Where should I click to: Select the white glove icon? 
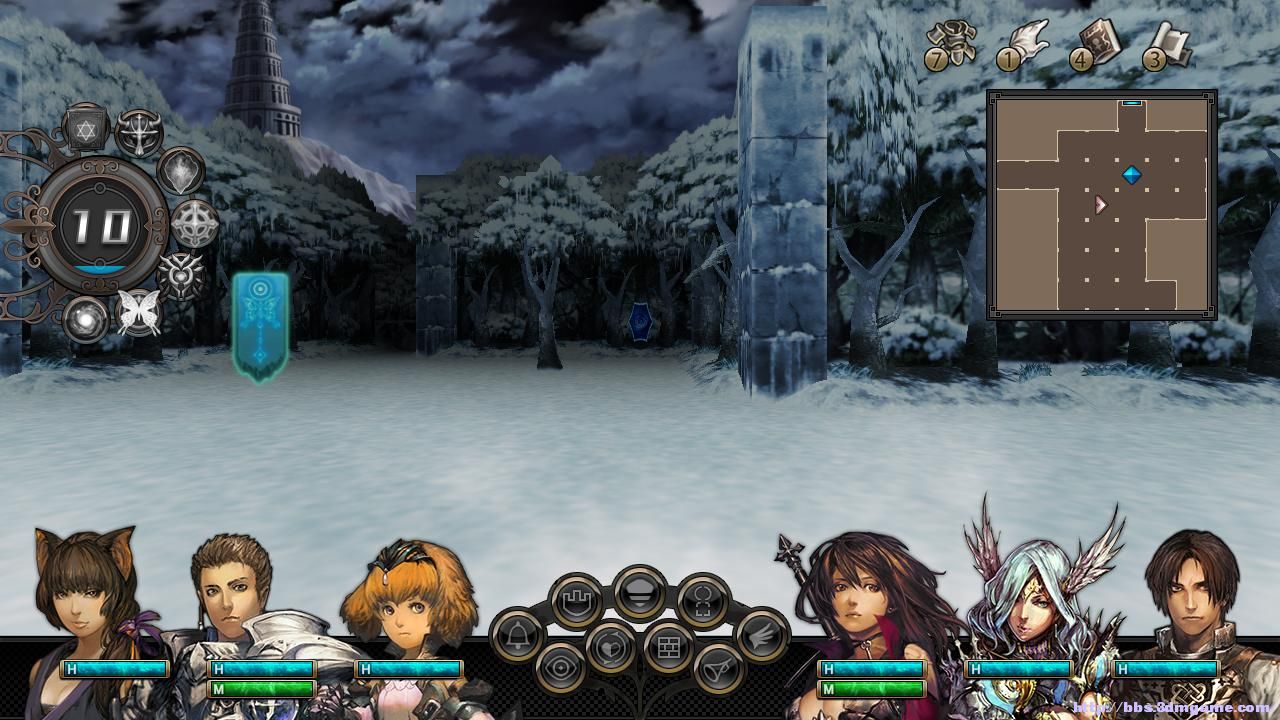point(1025,44)
